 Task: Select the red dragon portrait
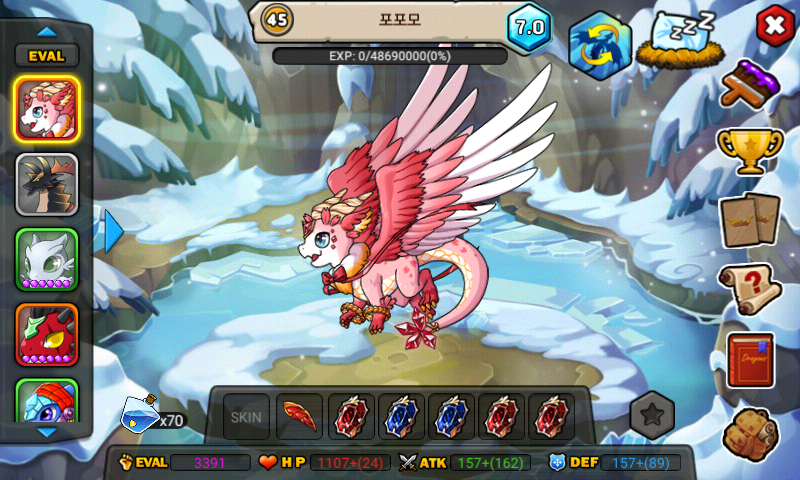47,334
